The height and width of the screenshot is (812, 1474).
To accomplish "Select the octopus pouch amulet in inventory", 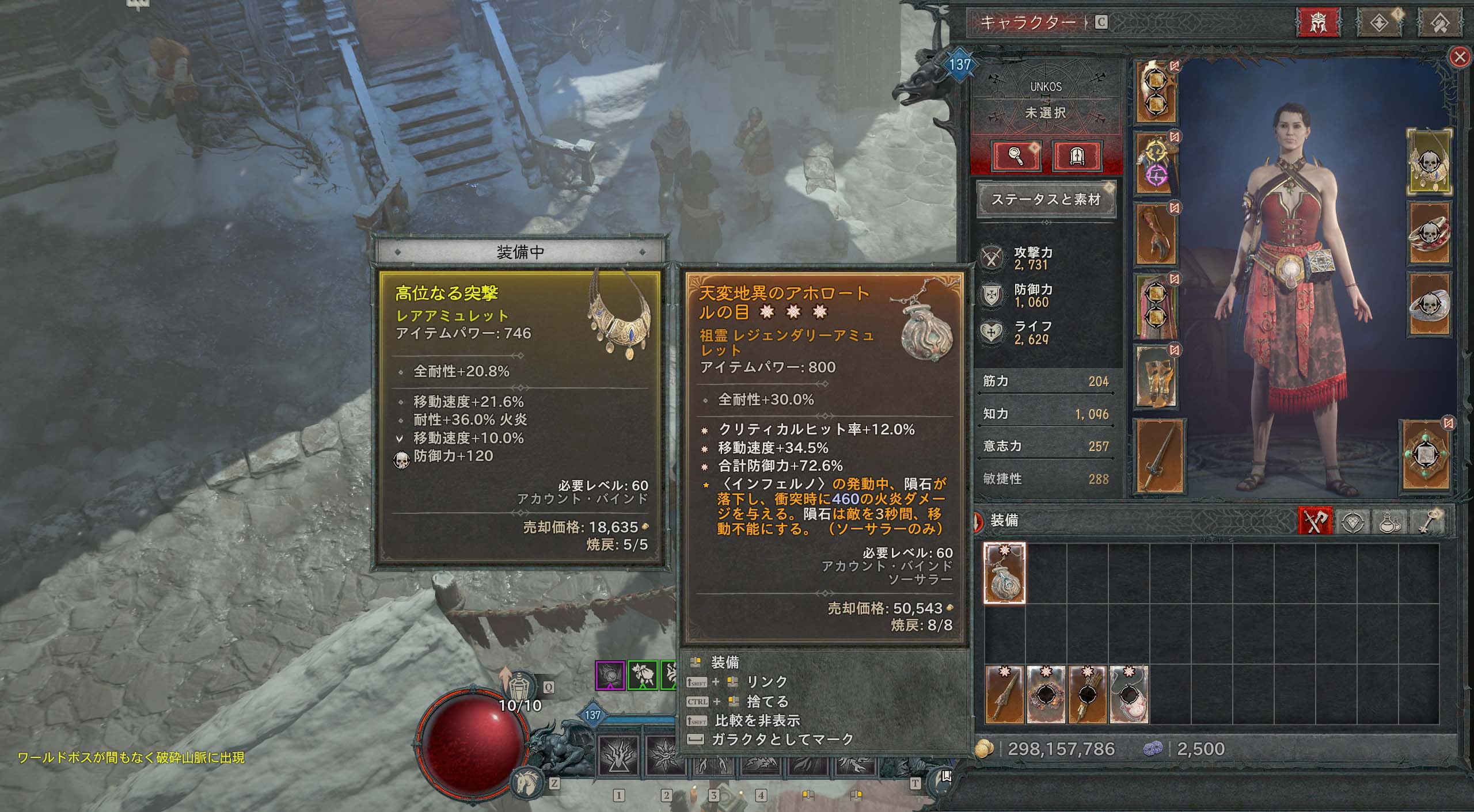I will point(1004,573).
